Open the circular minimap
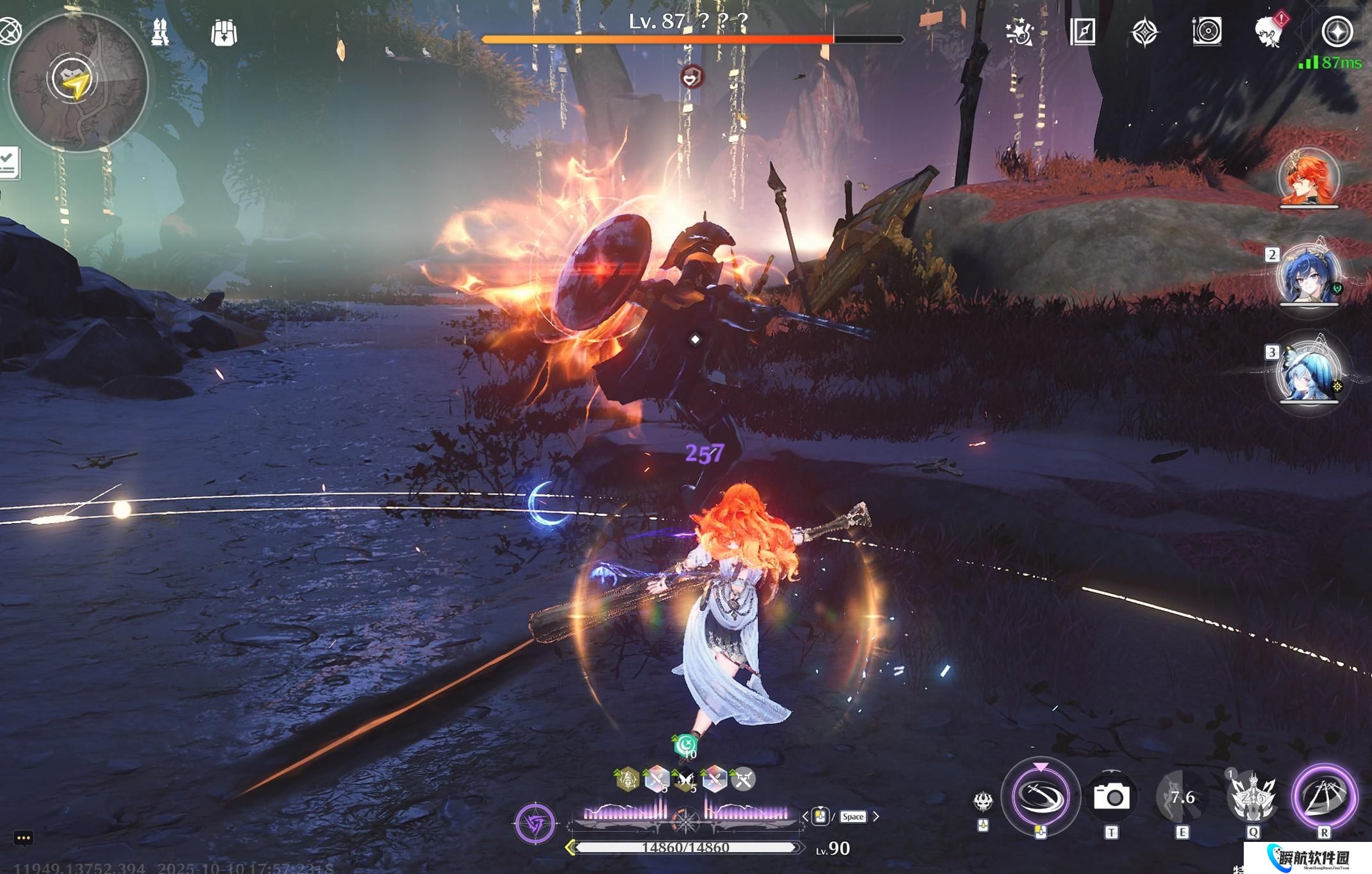Viewport: 1372px width, 874px height. [x=78, y=82]
